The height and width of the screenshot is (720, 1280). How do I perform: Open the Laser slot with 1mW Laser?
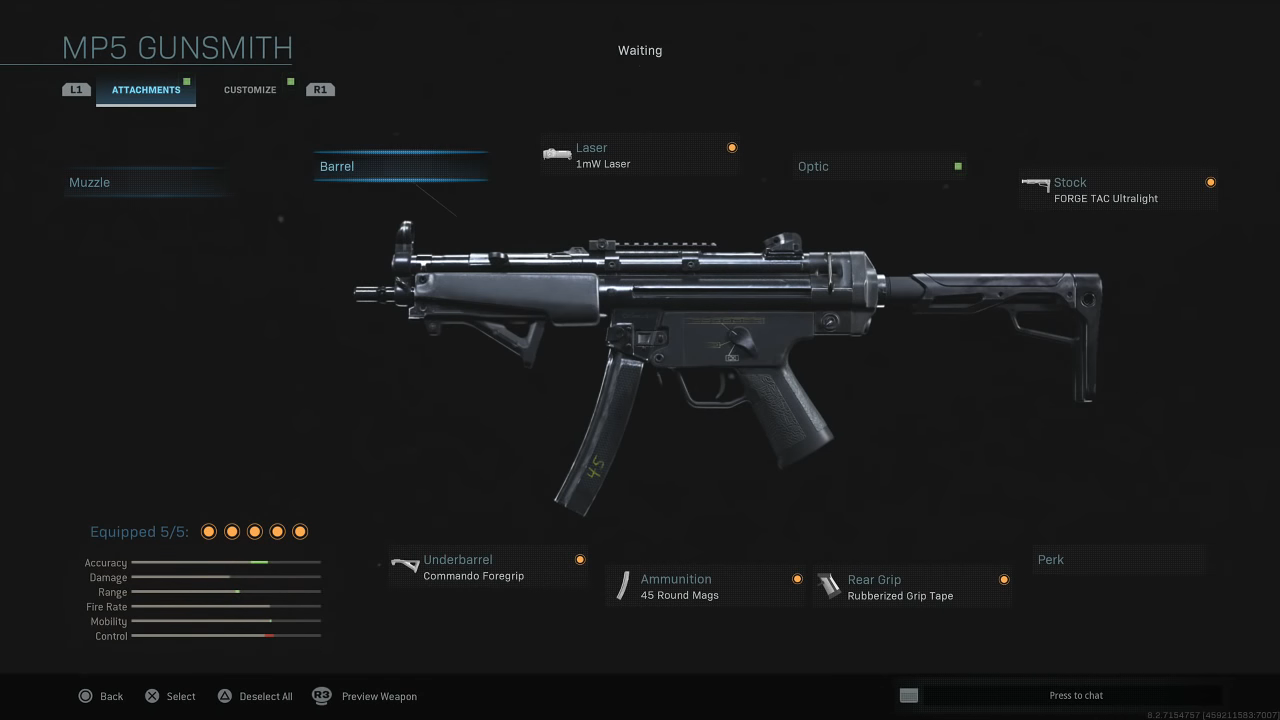point(640,155)
